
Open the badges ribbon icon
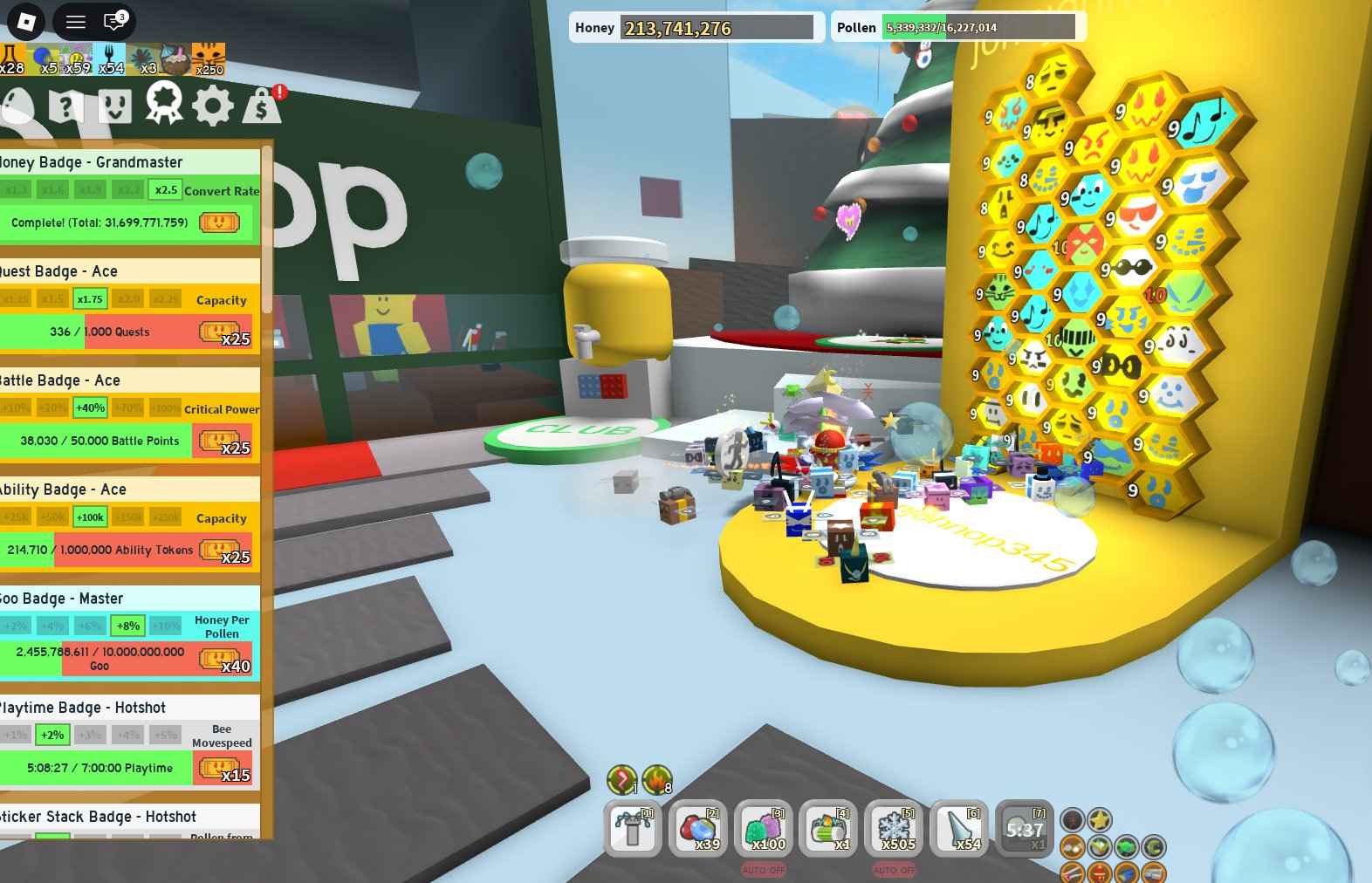click(x=162, y=106)
